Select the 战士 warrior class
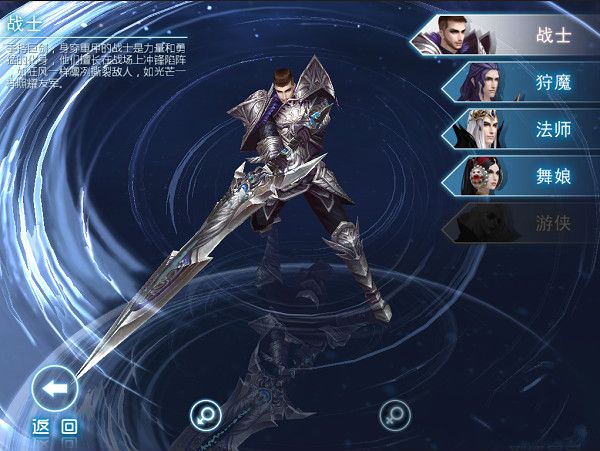The width and height of the screenshot is (600, 451). [510, 35]
